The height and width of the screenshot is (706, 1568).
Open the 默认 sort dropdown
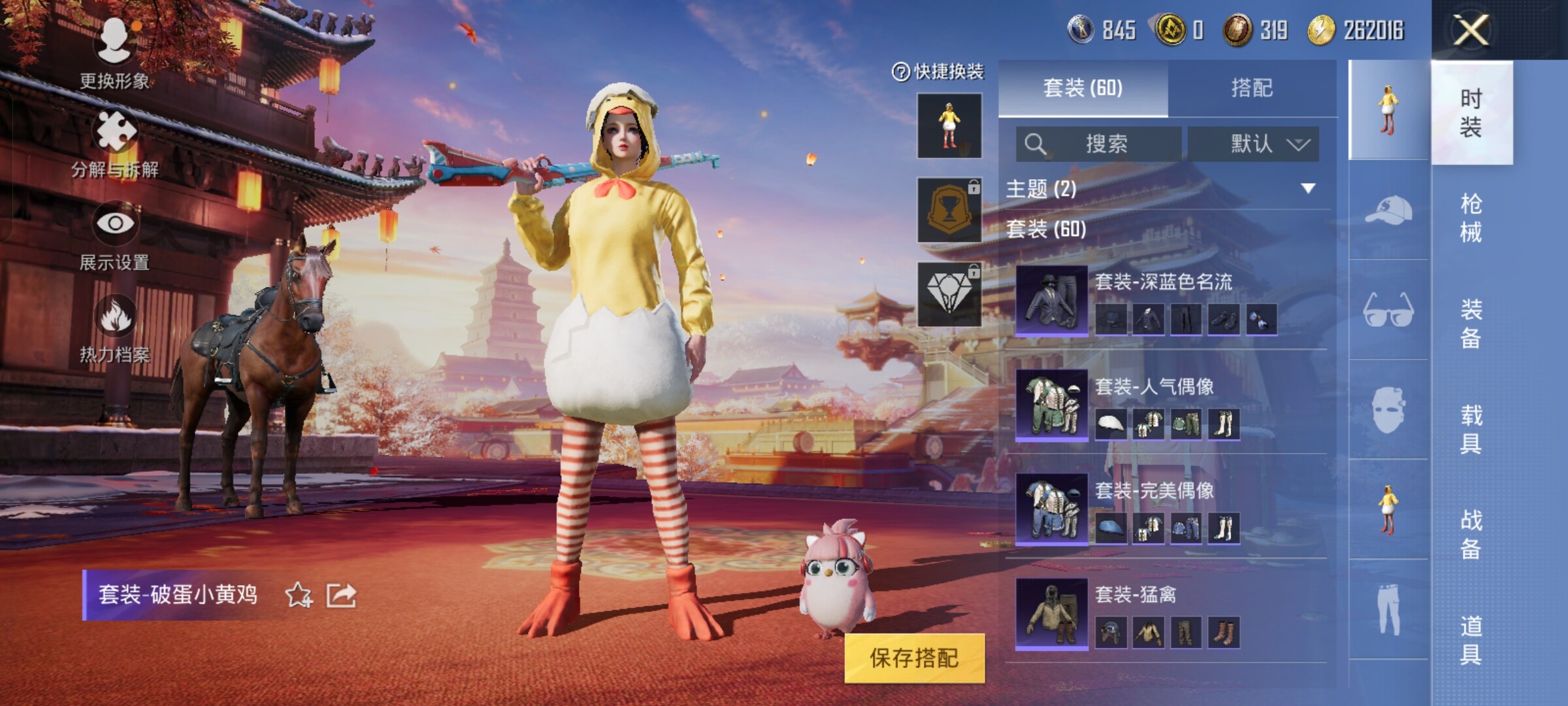(x=1253, y=144)
